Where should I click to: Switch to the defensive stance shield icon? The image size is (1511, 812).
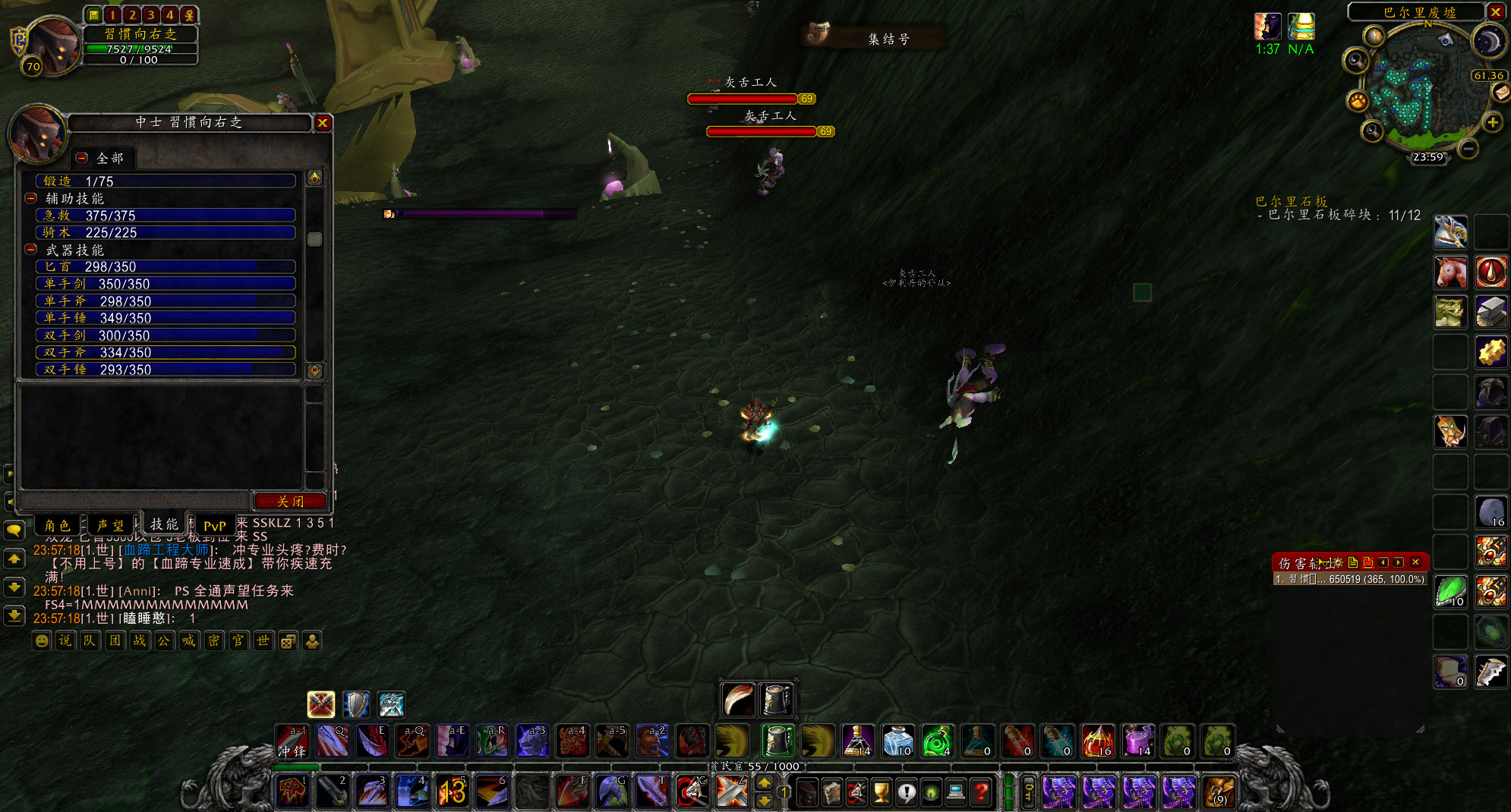pos(356,704)
